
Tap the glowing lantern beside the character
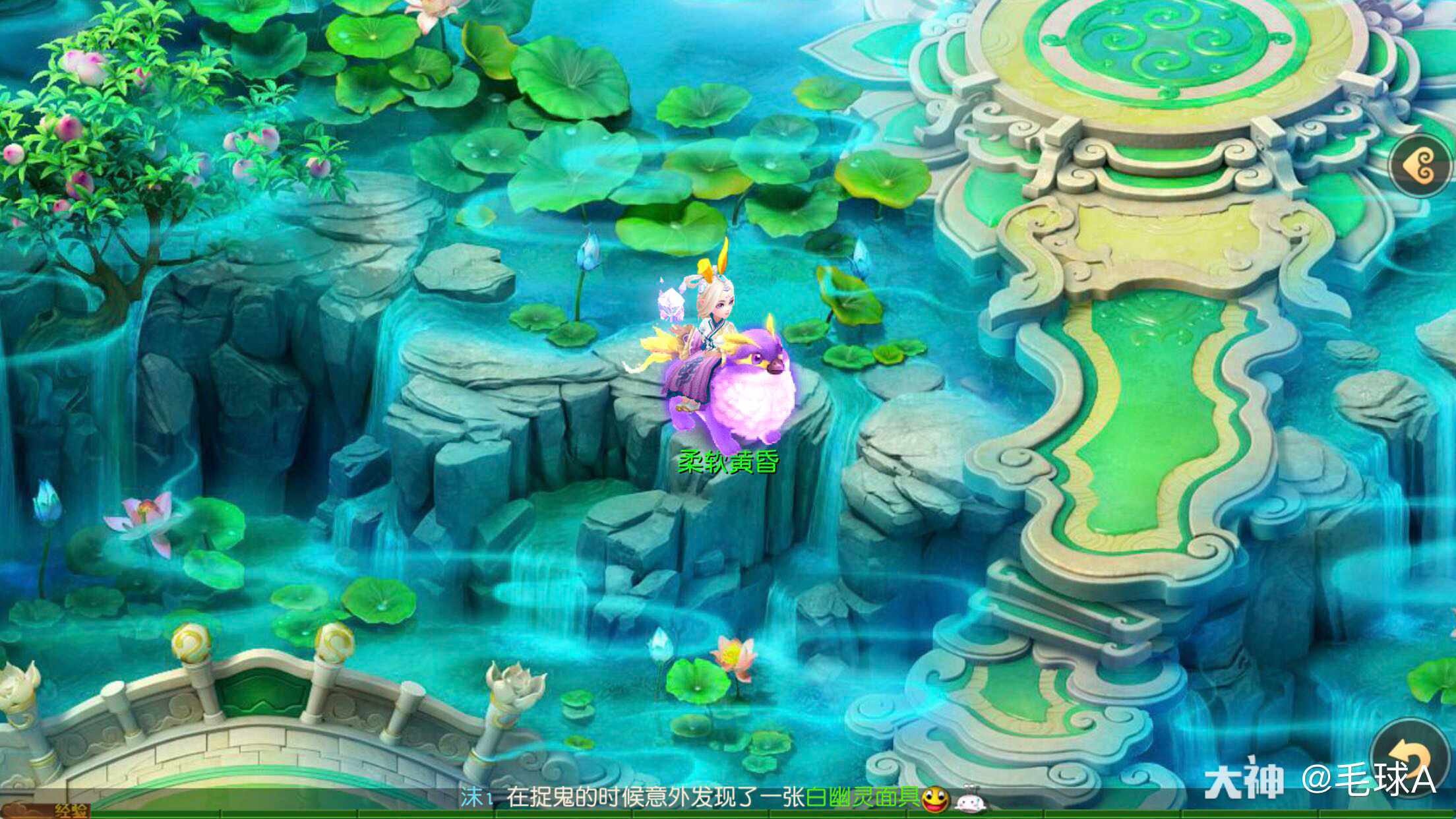click(x=671, y=303)
